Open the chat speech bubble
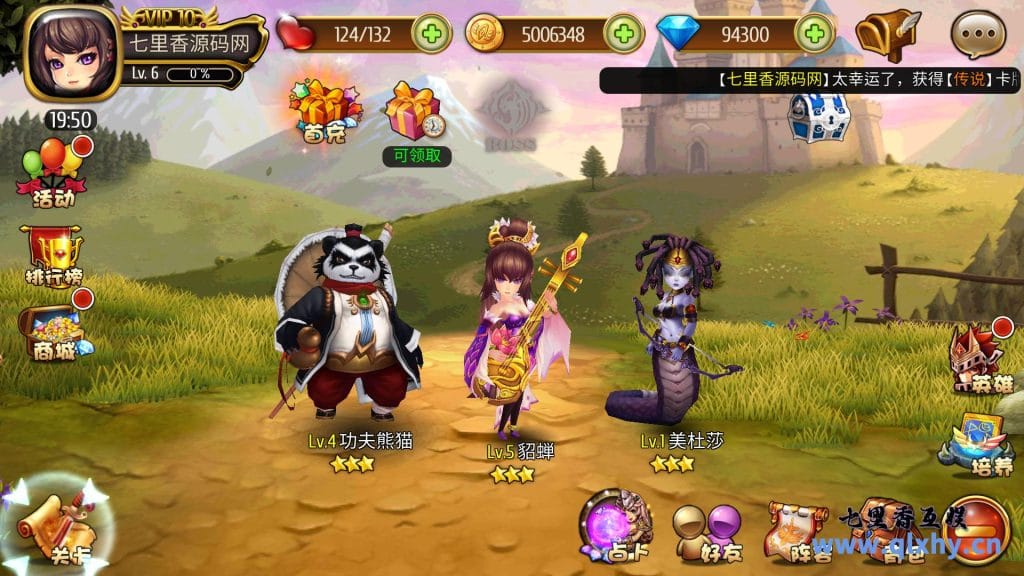This screenshot has width=1024, height=576. 978,36
